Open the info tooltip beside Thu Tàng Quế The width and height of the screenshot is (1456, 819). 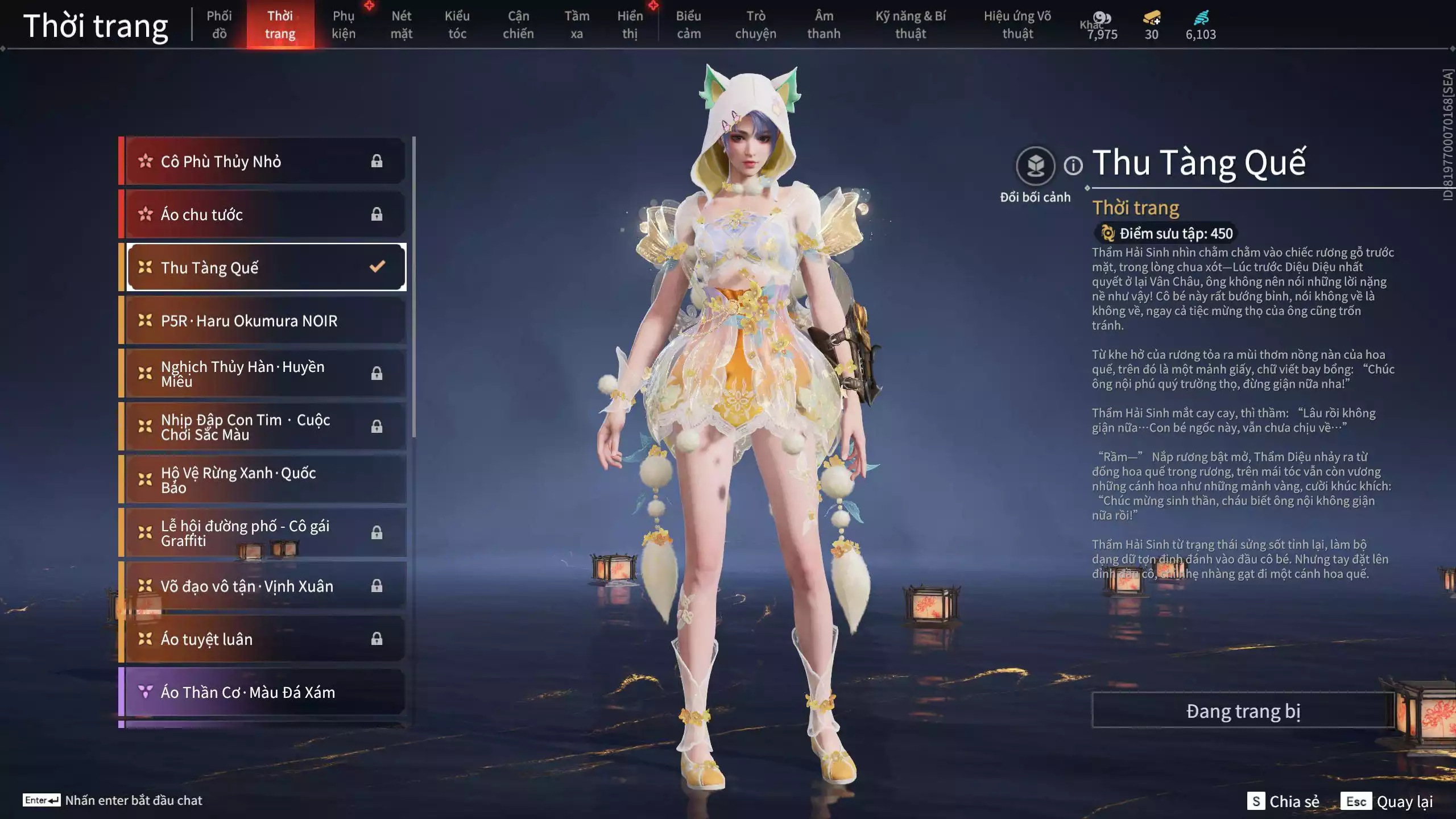coord(1074,167)
